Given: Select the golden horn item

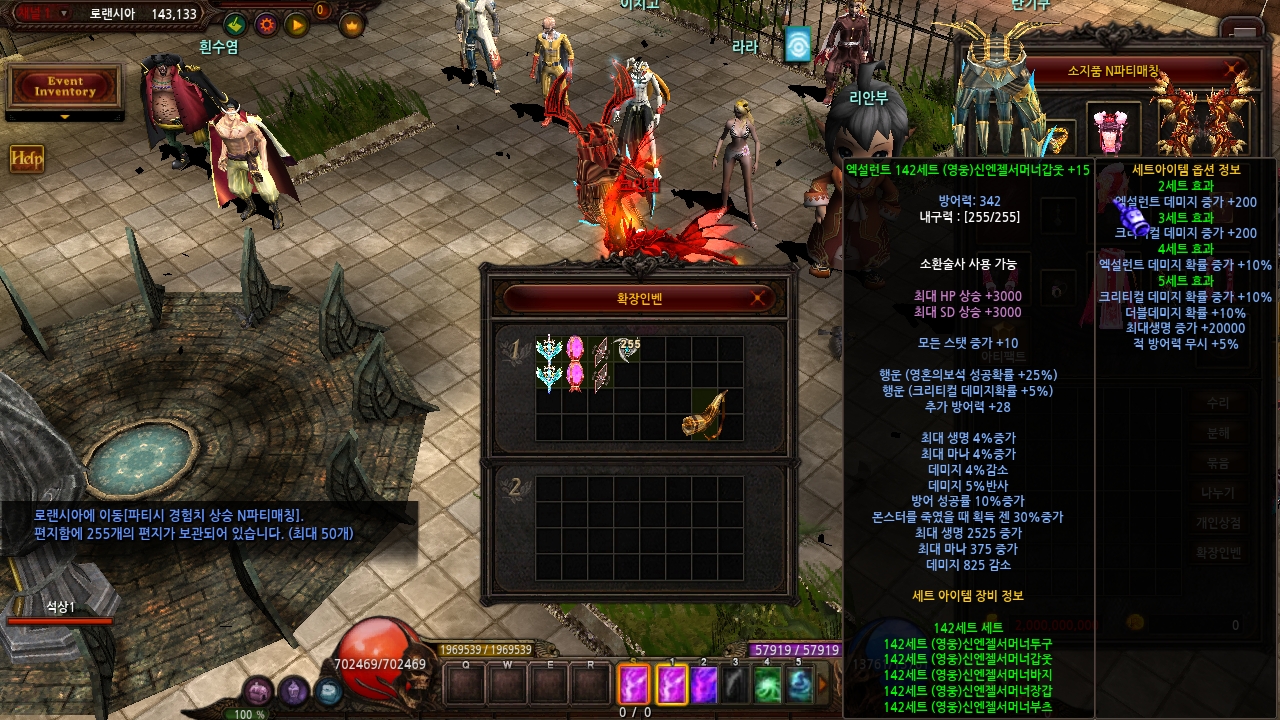Looking at the screenshot, I should pos(704,413).
